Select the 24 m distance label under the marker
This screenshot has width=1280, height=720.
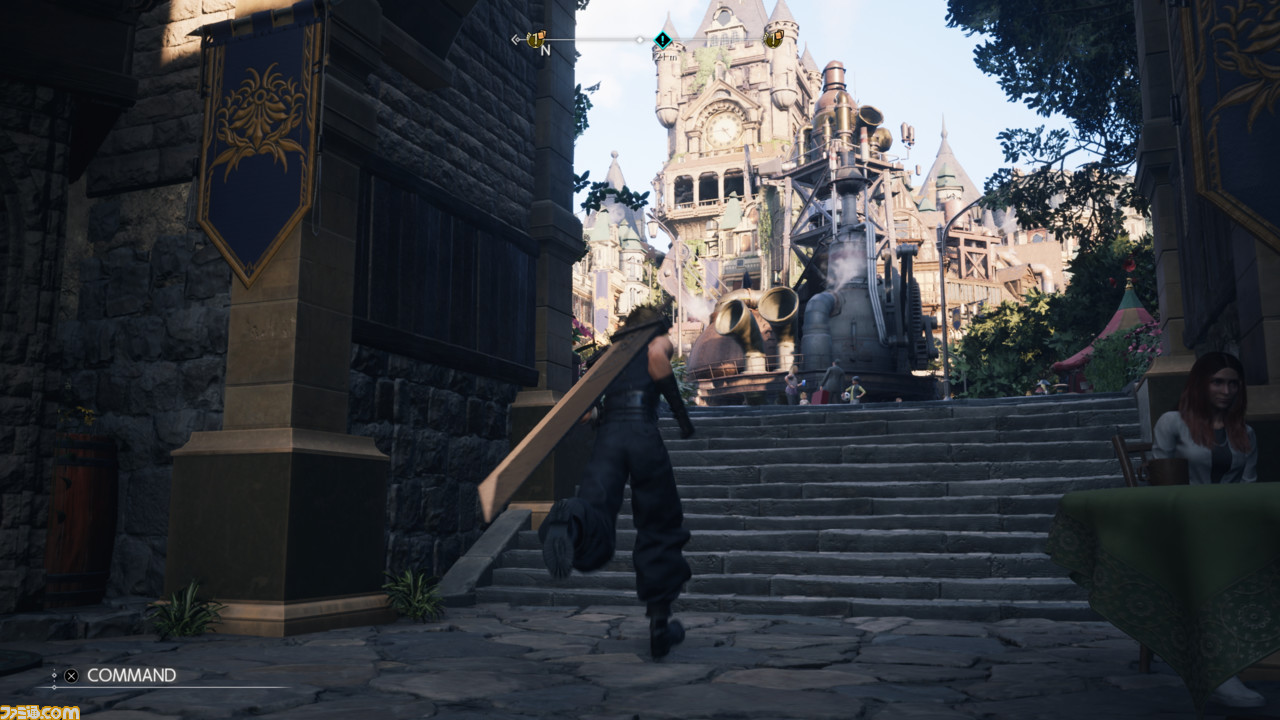coord(666,57)
